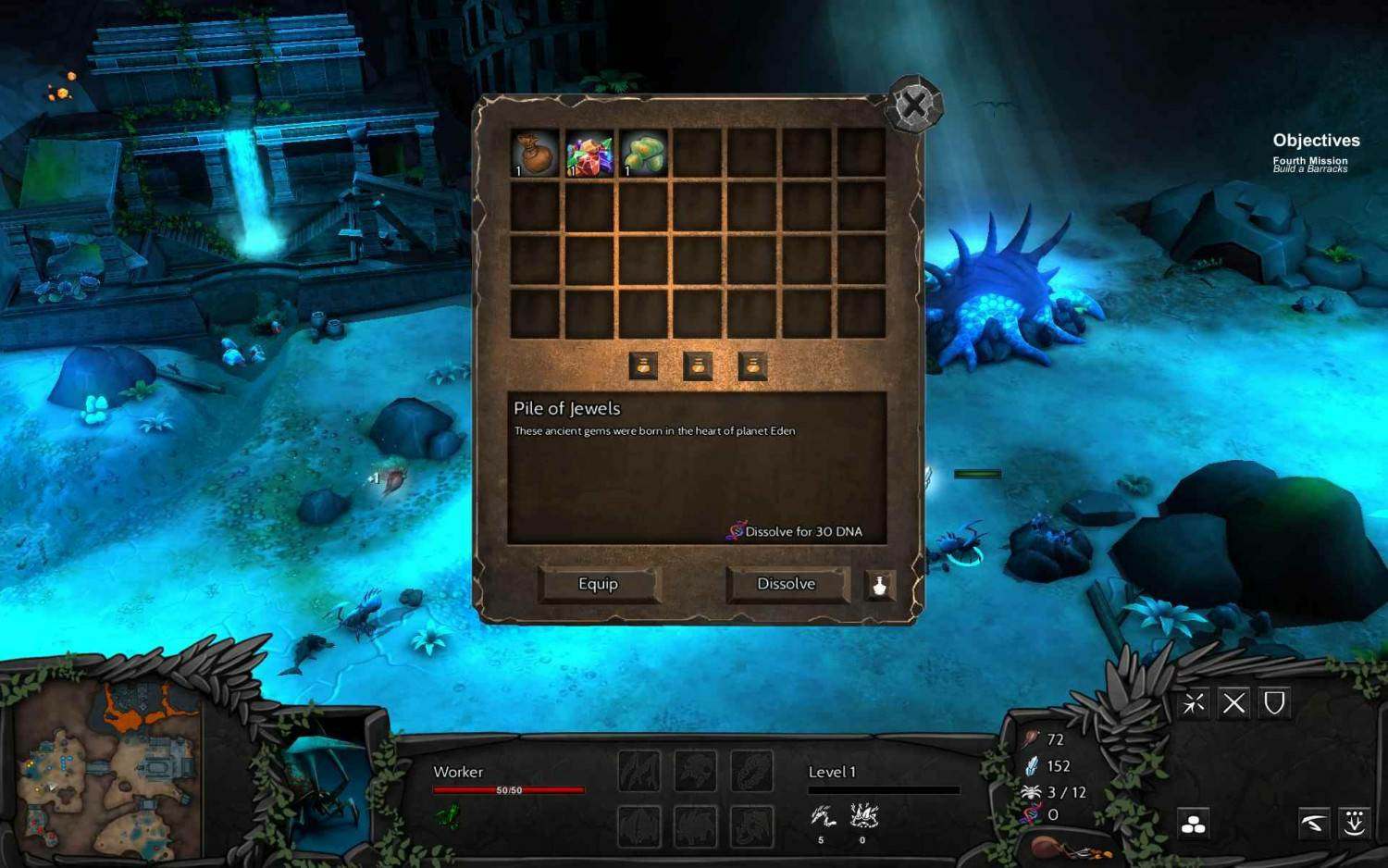Open the Objectives tracker
This screenshot has height=868, width=1388.
[1316, 141]
